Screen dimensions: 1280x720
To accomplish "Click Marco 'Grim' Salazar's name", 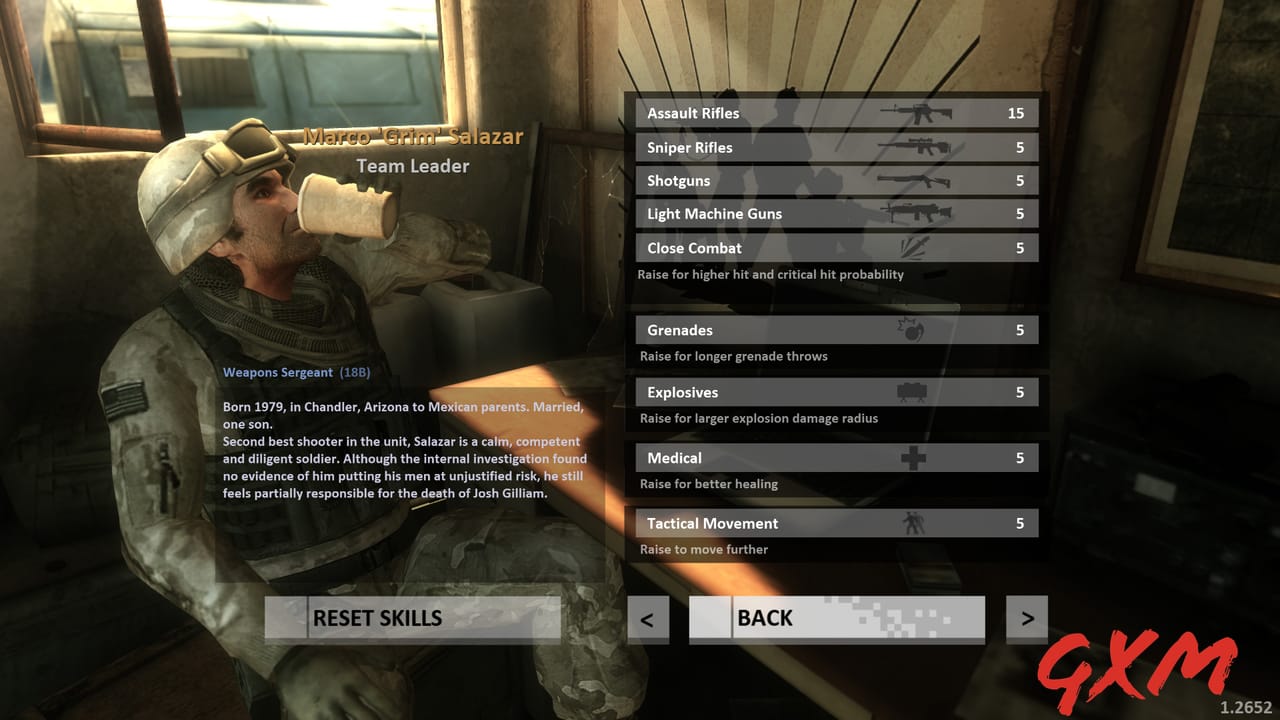I will pyautogui.click(x=413, y=137).
